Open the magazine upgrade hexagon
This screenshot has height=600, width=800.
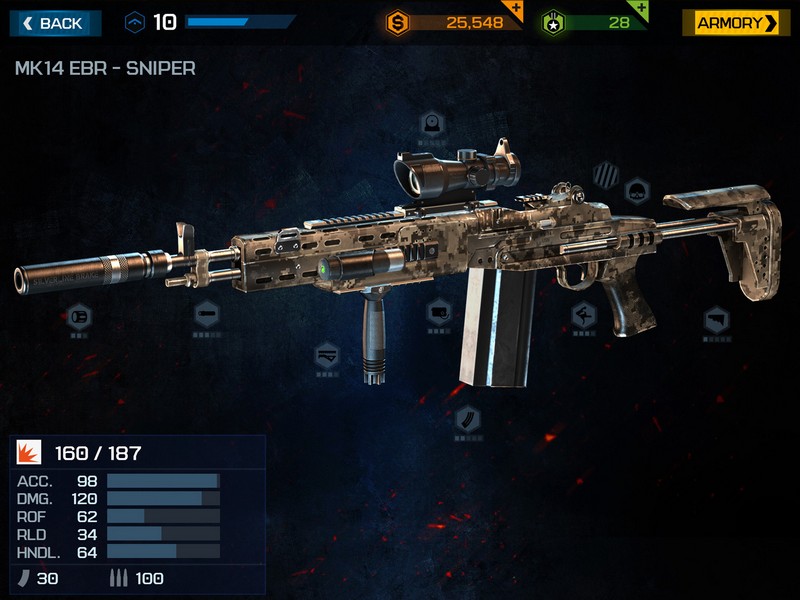466,418
